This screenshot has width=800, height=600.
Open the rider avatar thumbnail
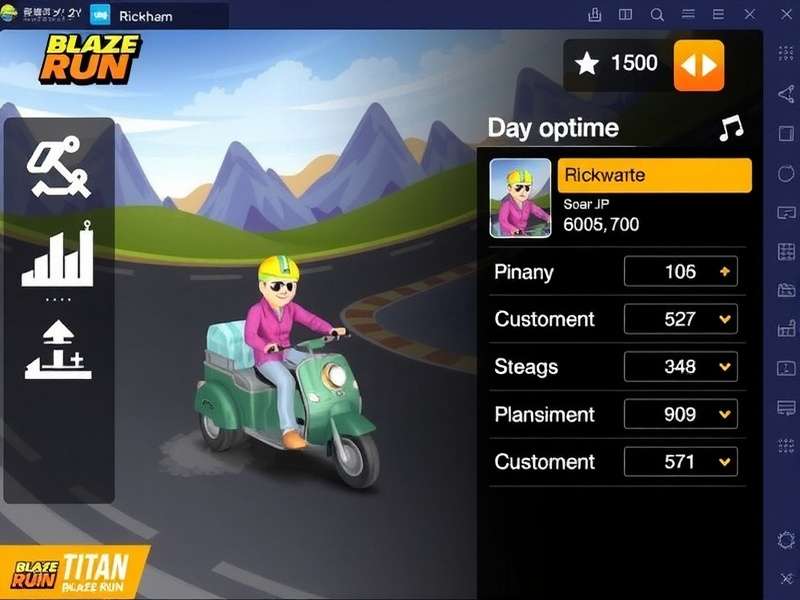(x=520, y=198)
